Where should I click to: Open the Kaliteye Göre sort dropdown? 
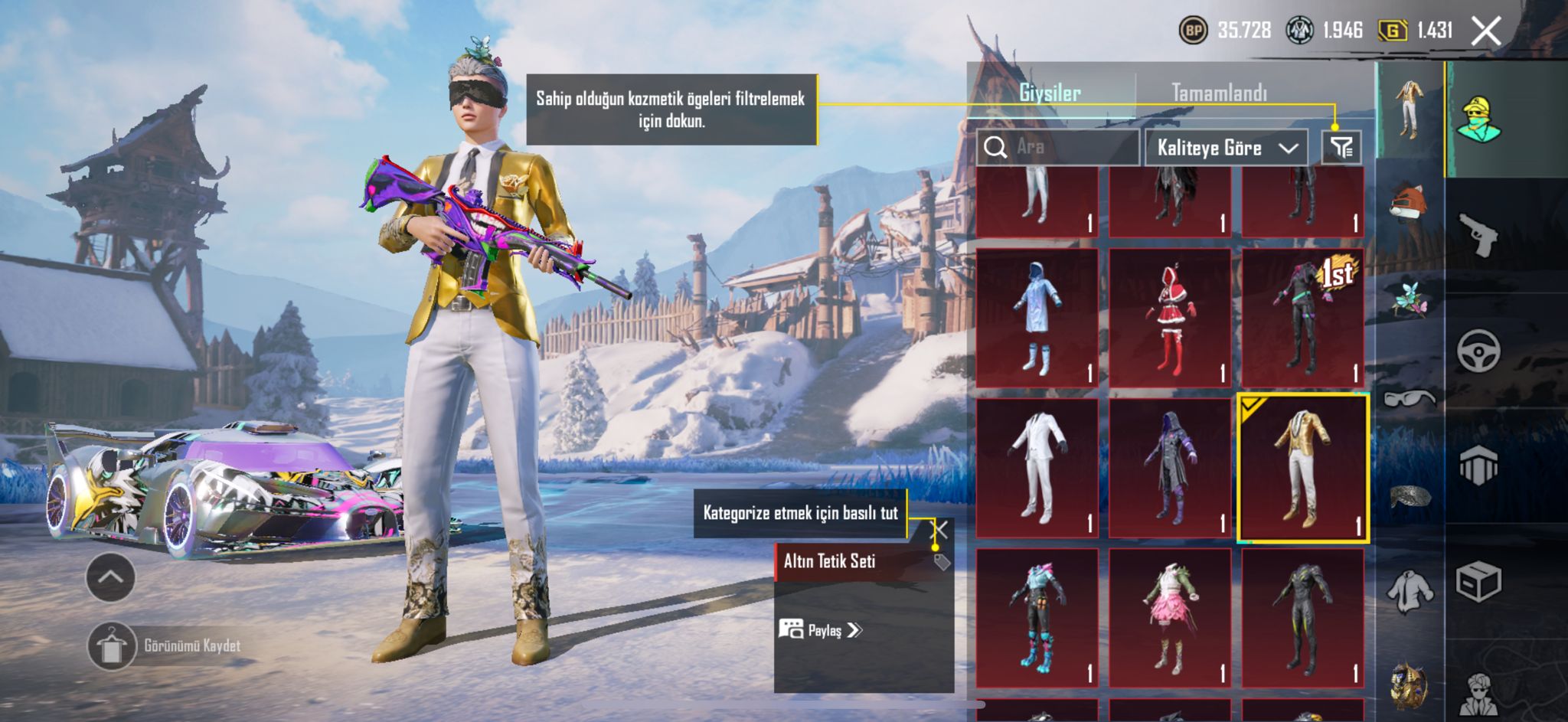click(x=1226, y=147)
